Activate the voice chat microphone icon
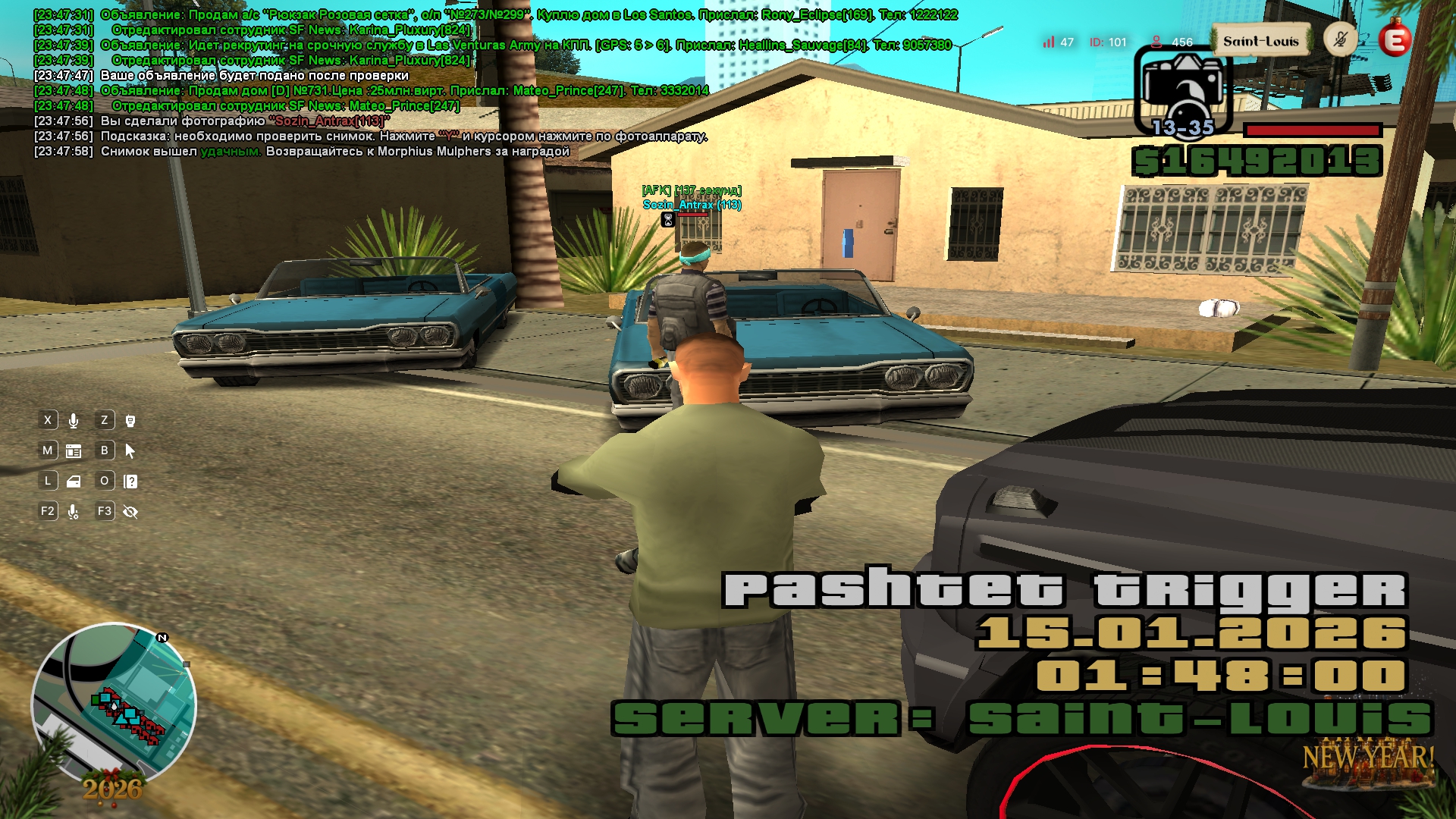The width and height of the screenshot is (1456, 819). (x=74, y=421)
